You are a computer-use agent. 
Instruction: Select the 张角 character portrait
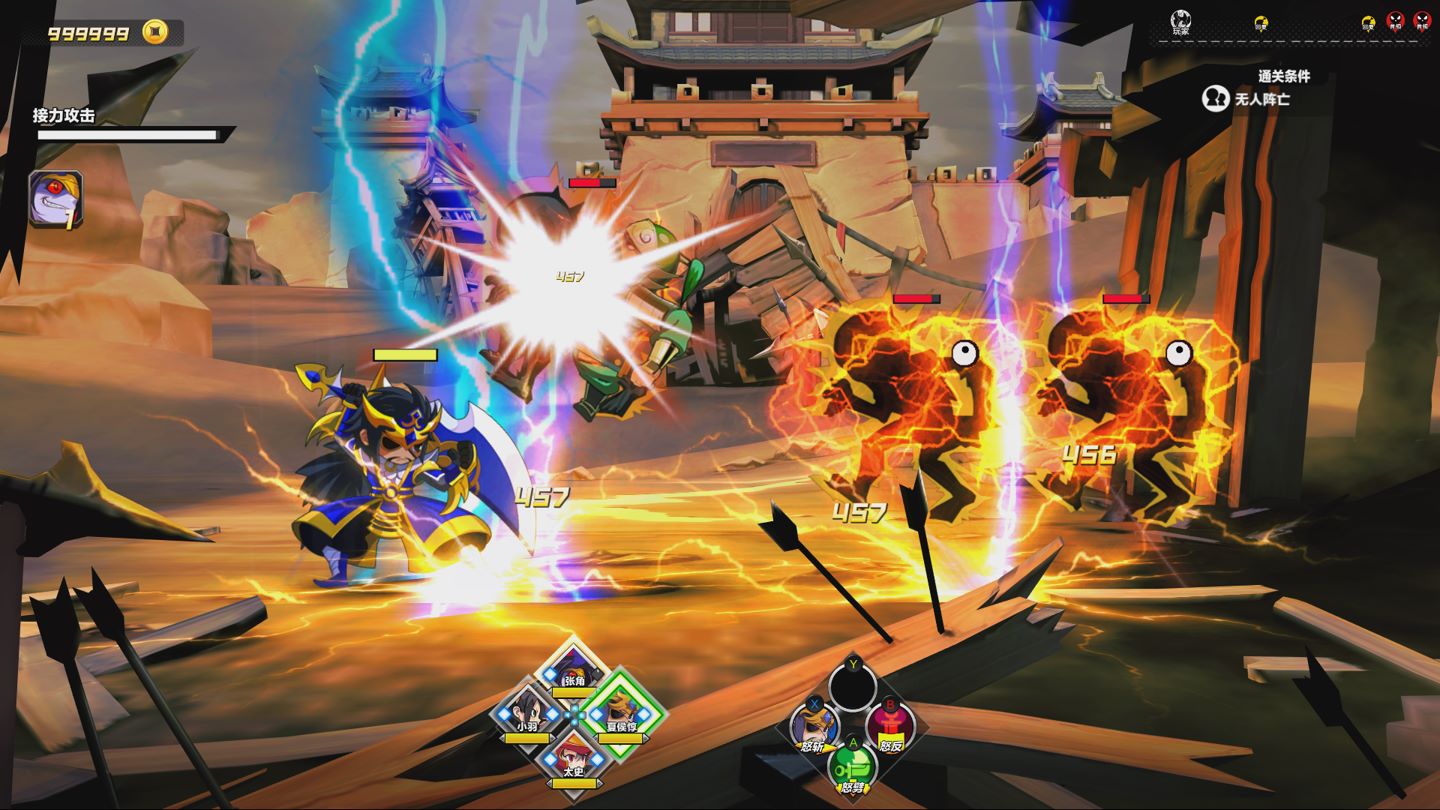(x=573, y=669)
